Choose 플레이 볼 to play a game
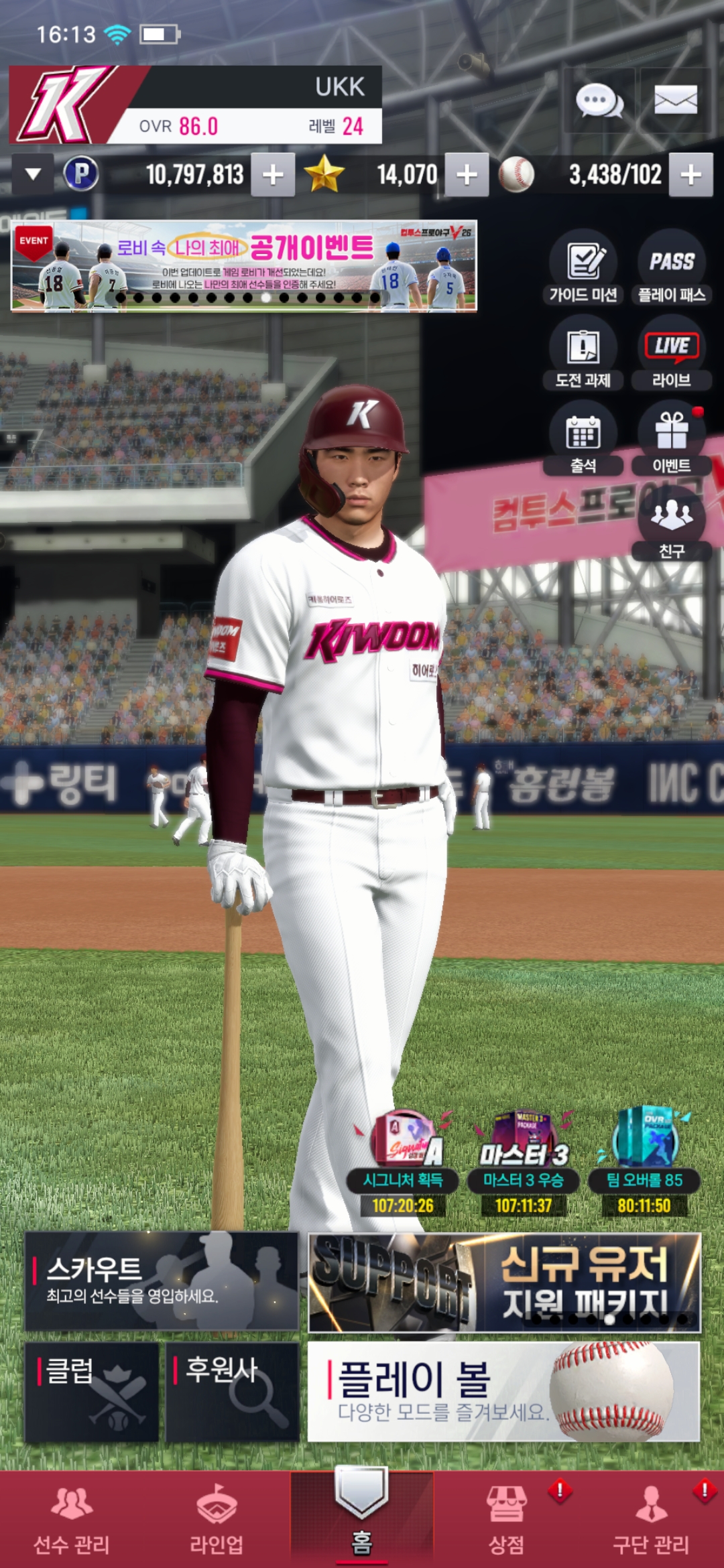This screenshot has width=724, height=1568. [503, 1391]
